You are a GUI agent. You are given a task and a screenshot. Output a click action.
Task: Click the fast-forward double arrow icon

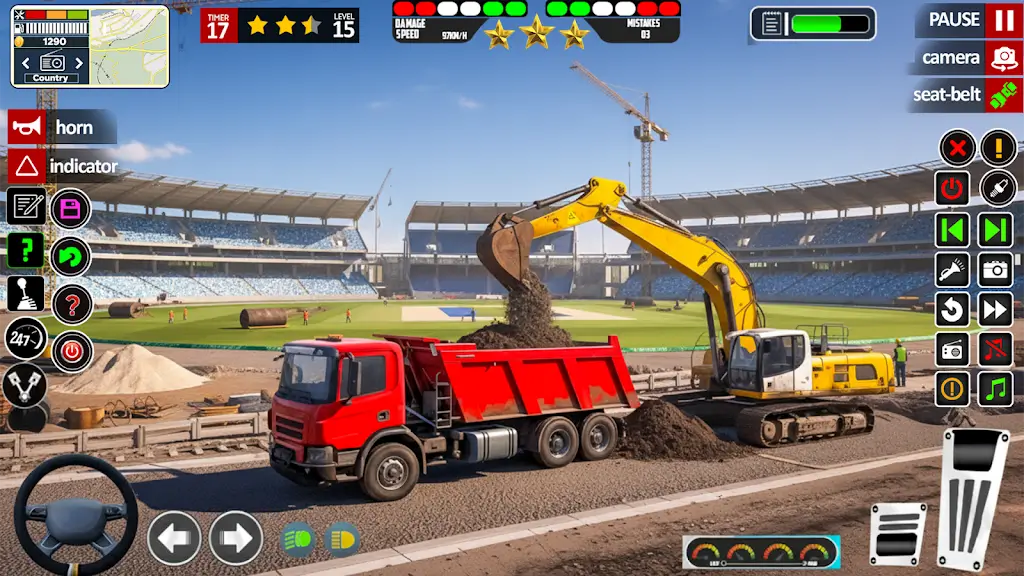pos(996,309)
